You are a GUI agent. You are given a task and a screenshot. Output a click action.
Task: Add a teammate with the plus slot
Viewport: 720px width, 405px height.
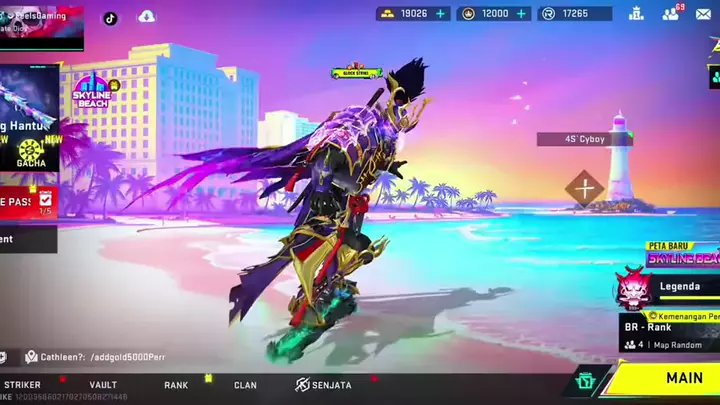coord(584,188)
